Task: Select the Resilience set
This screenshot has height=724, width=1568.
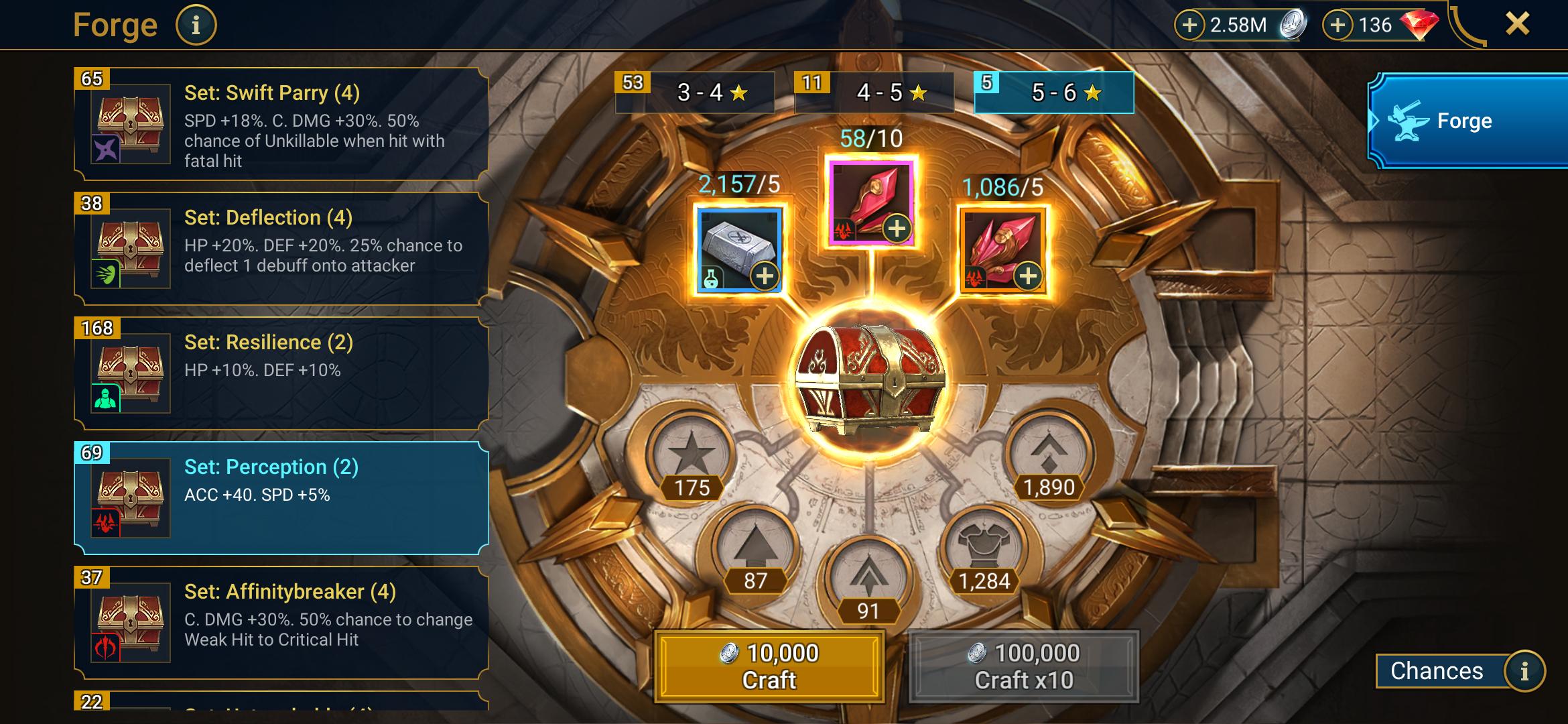Action: coord(281,373)
